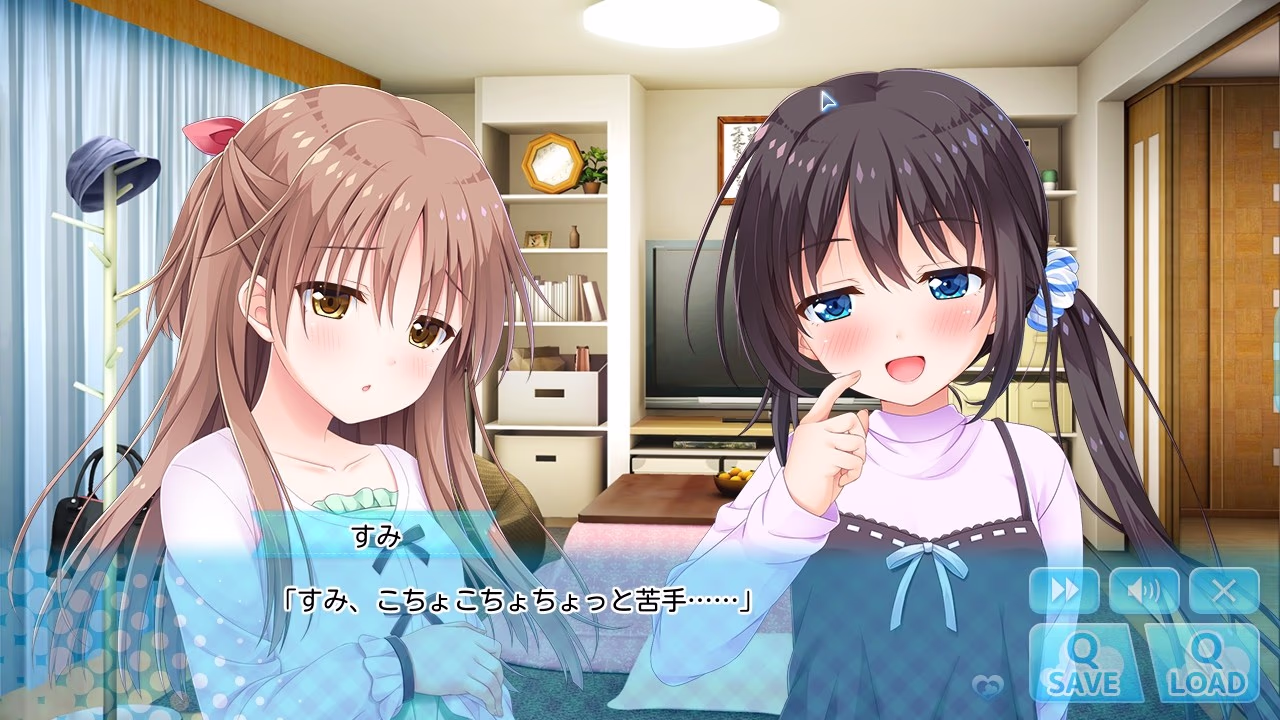The height and width of the screenshot is (720, 1280).
Task: Hide the message window with the × icon
Action: [1222, 590]
